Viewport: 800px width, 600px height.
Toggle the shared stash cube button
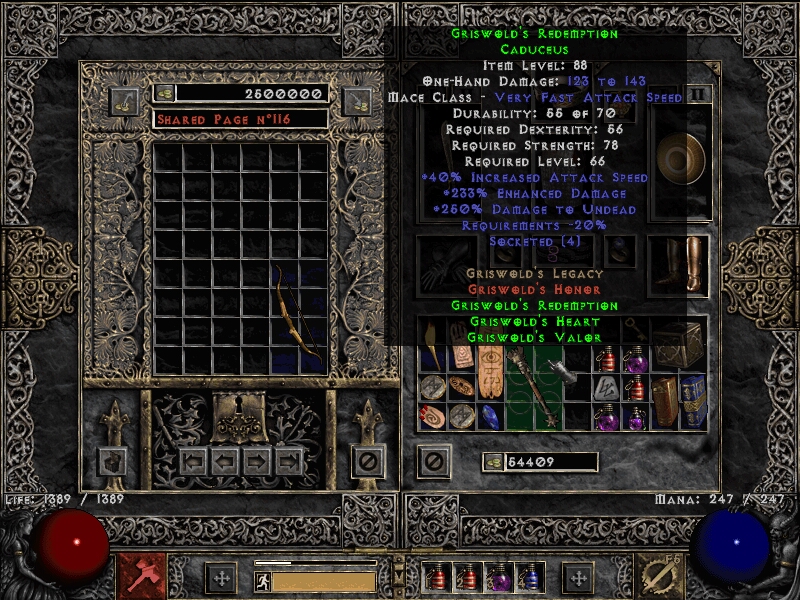click(x=112, y=461)
